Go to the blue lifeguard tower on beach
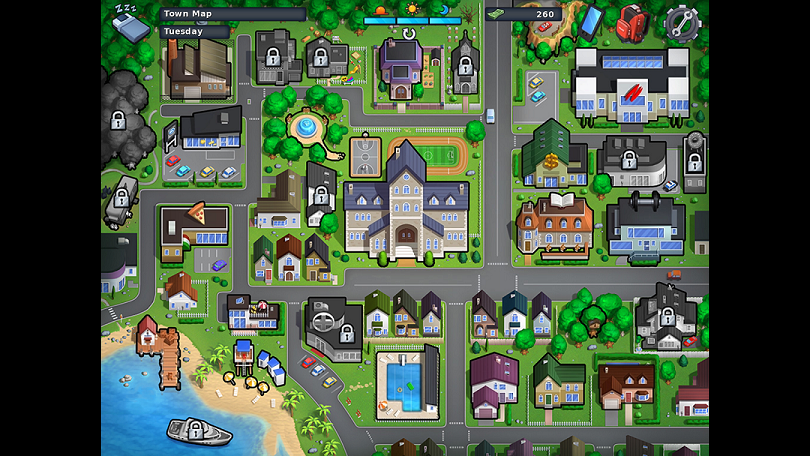Screen dimensions: 810x456 pyautogui.click(x=244, y=352)
